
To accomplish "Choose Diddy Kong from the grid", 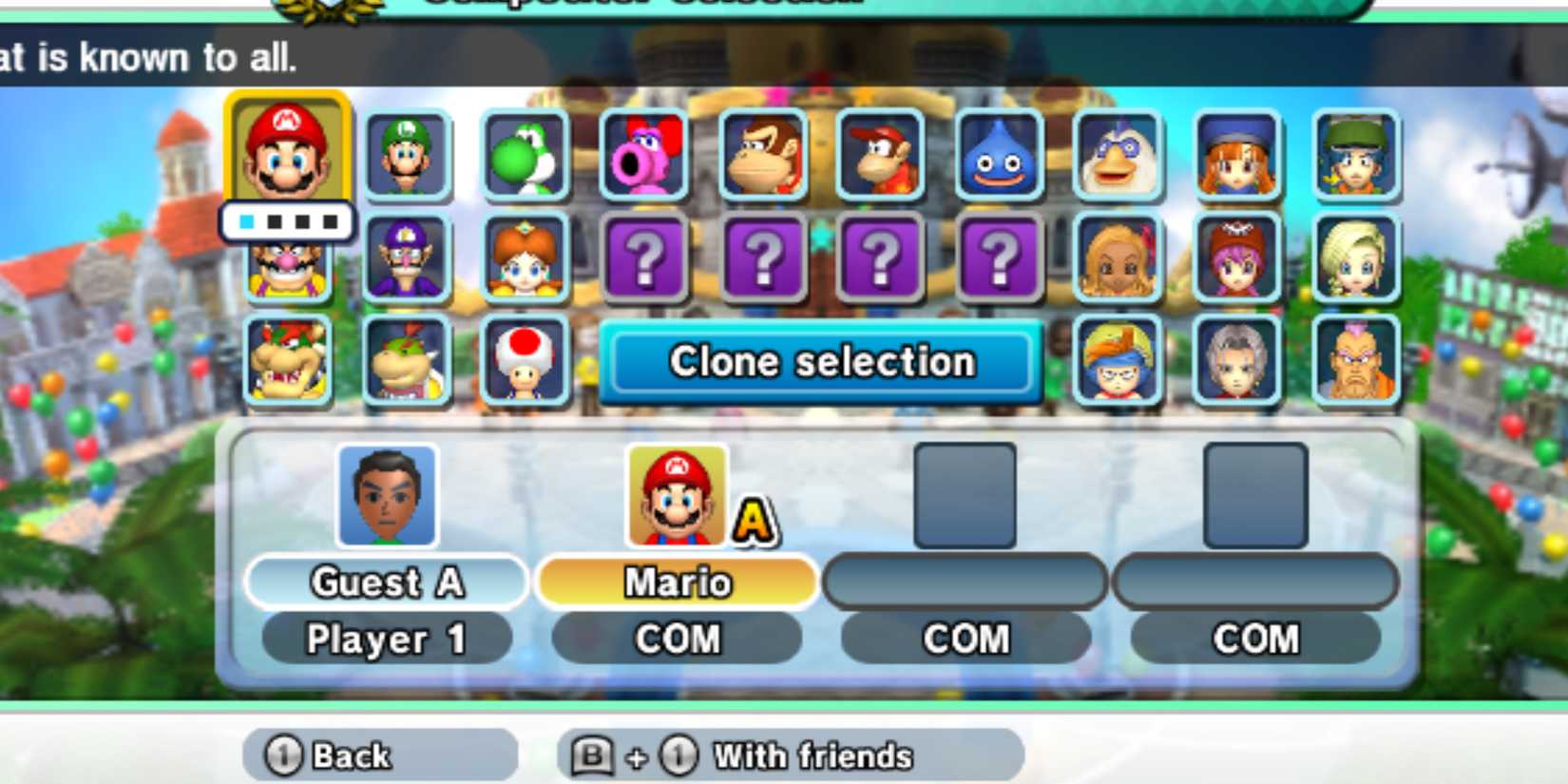I will pos(882,154).
